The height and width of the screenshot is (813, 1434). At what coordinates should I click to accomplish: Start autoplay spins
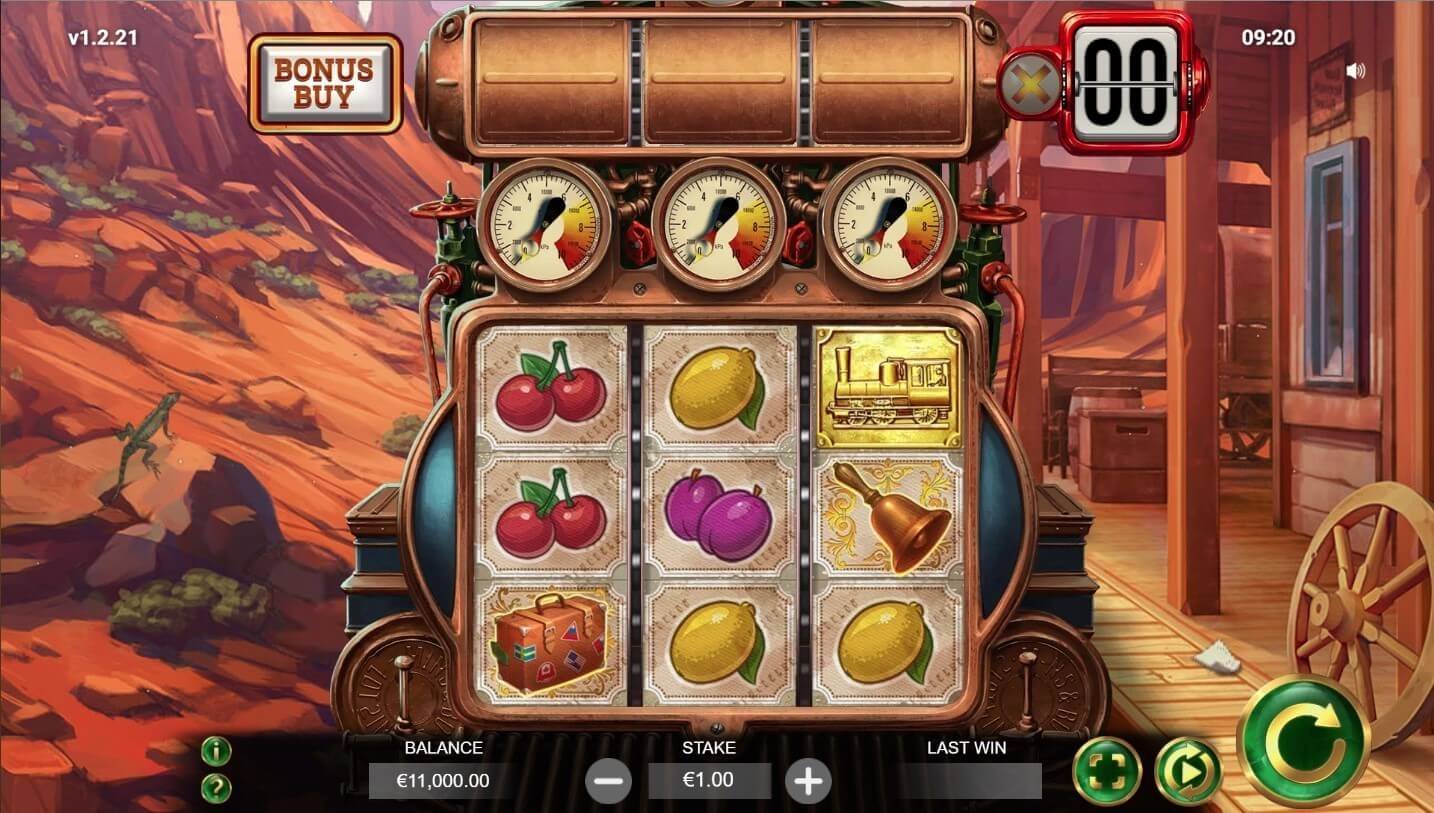[1188, 771]
